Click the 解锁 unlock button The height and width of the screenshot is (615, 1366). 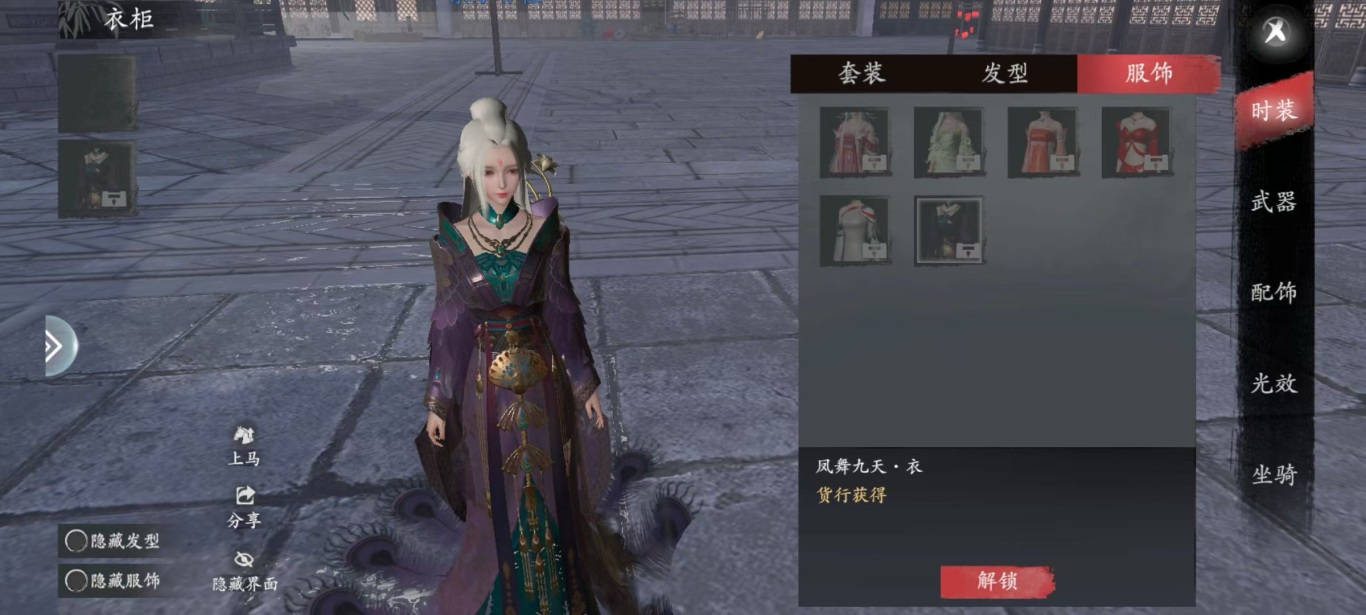pyautogui.click(x=997, y=582)
